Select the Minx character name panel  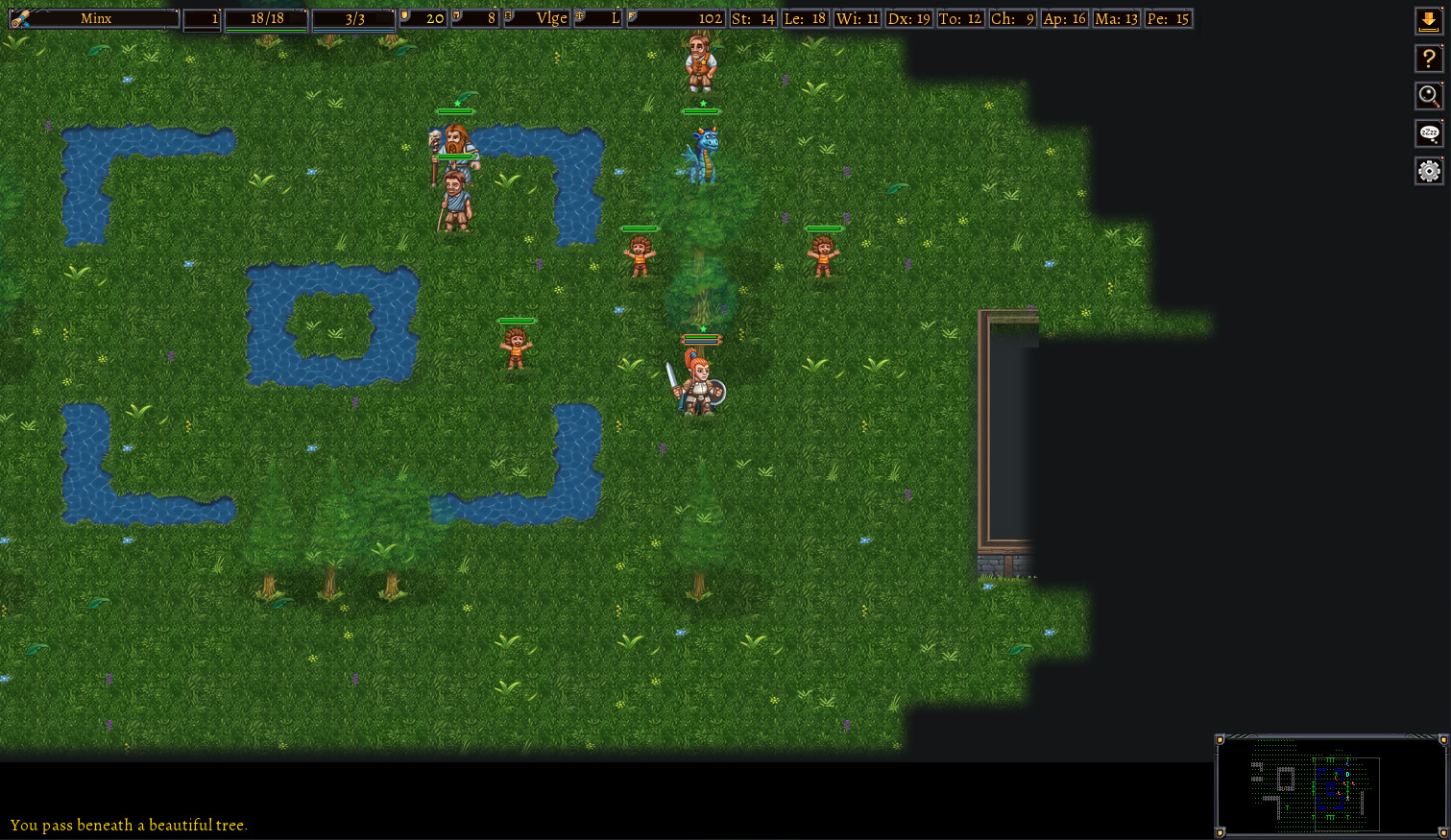point(95,18)
